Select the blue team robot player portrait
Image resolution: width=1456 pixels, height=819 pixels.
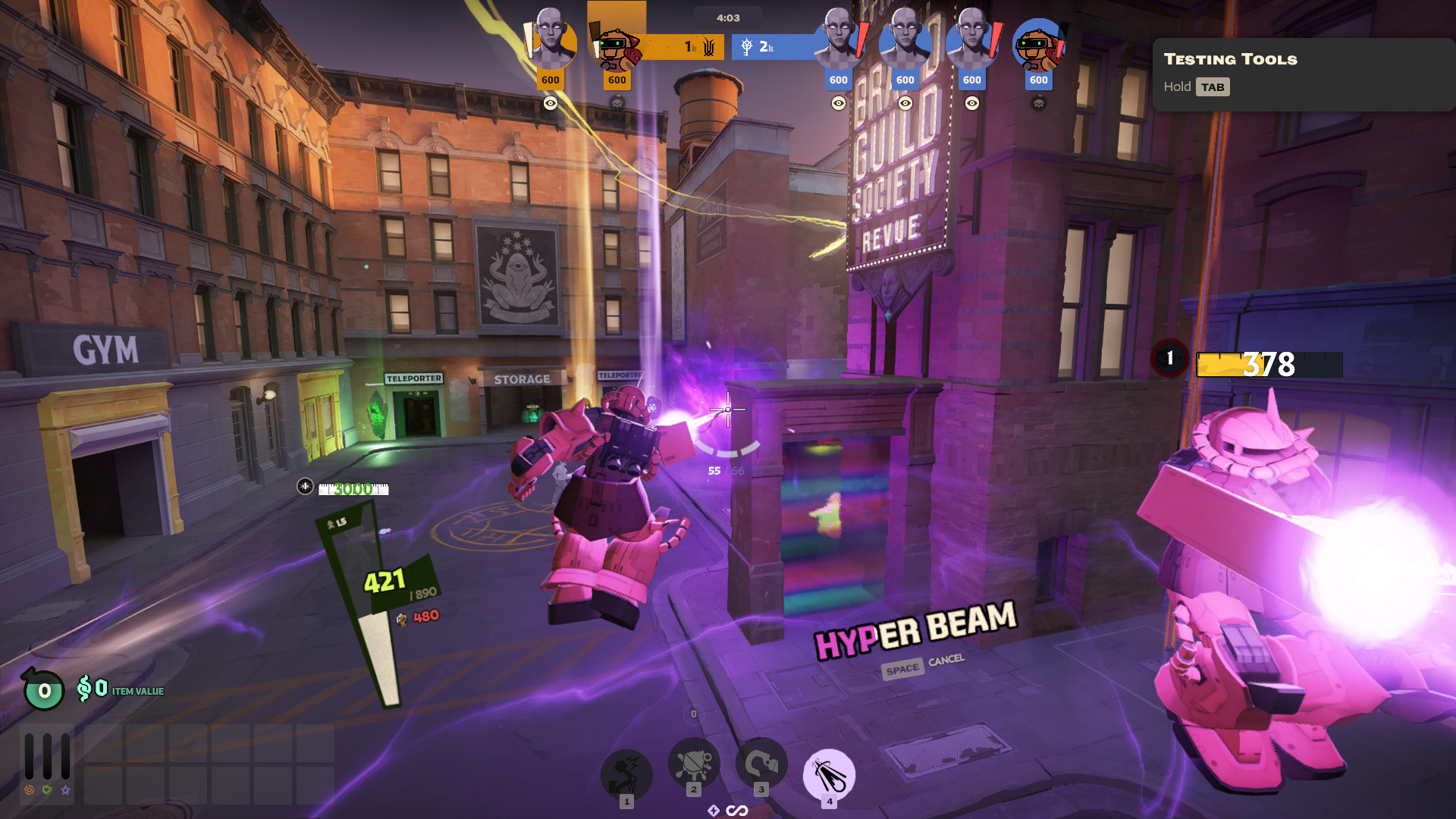click(x=1038, y=45)
